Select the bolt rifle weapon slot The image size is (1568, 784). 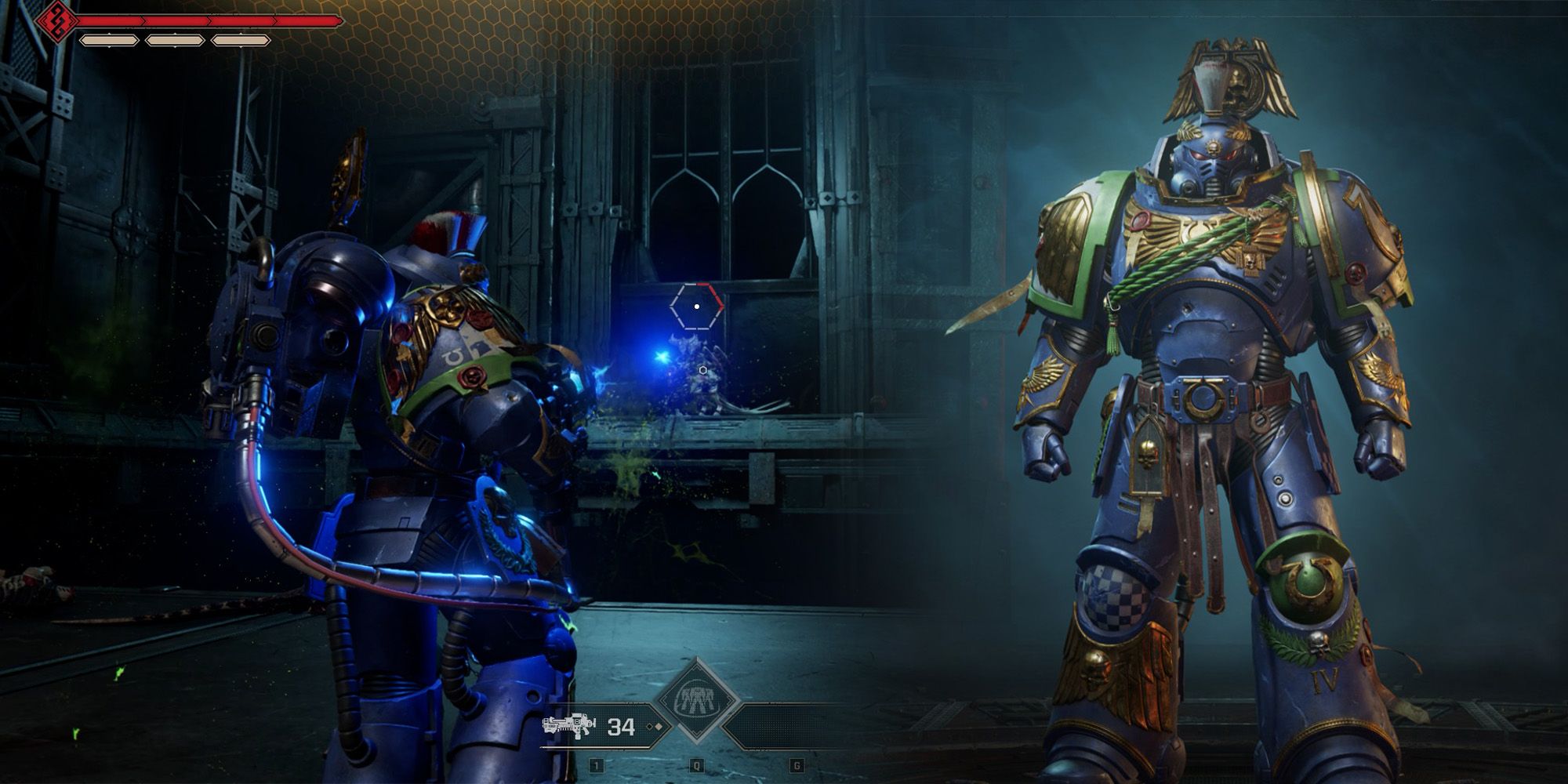tap(570, 725)
